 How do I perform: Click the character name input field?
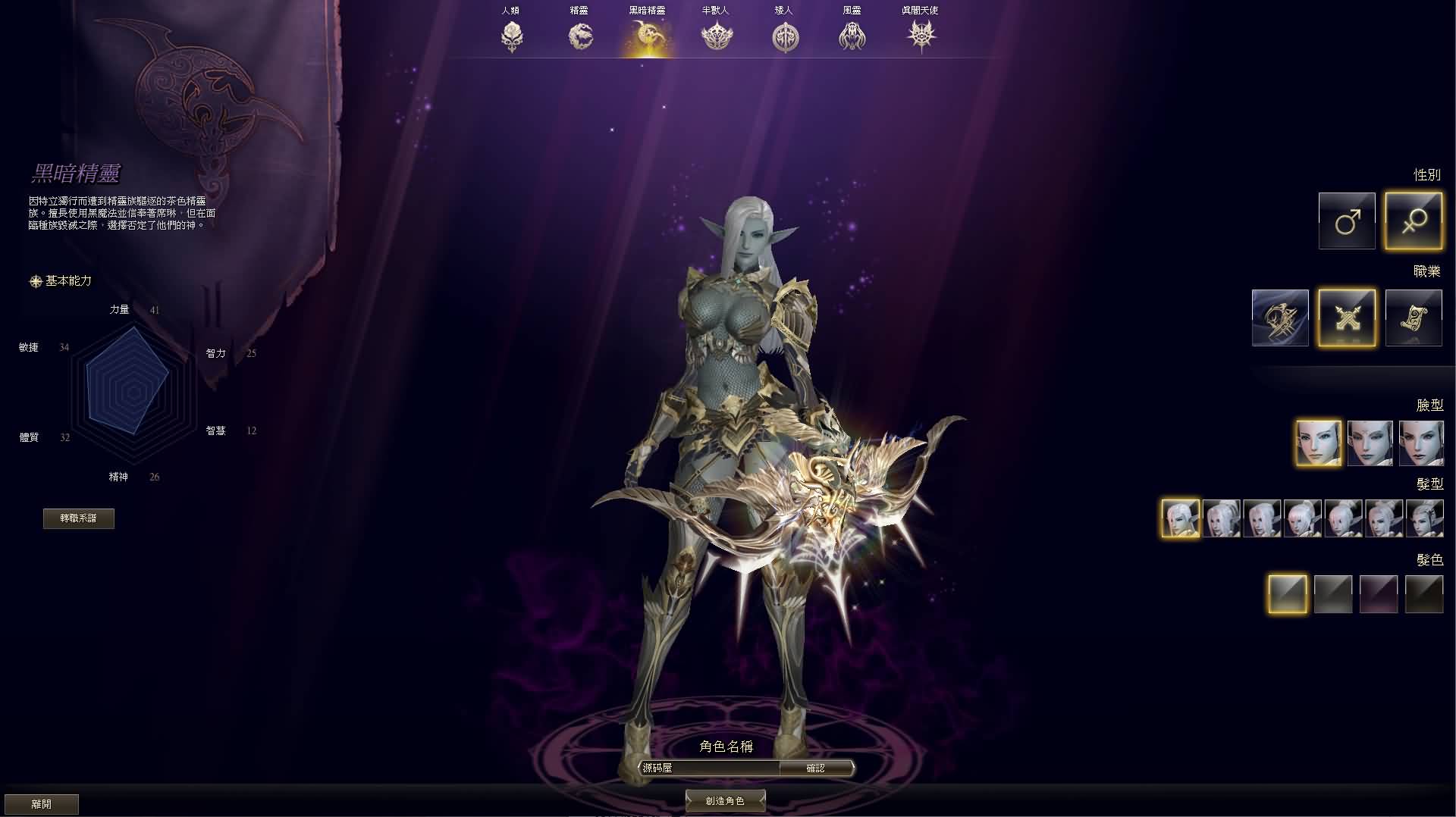[709, 768]
